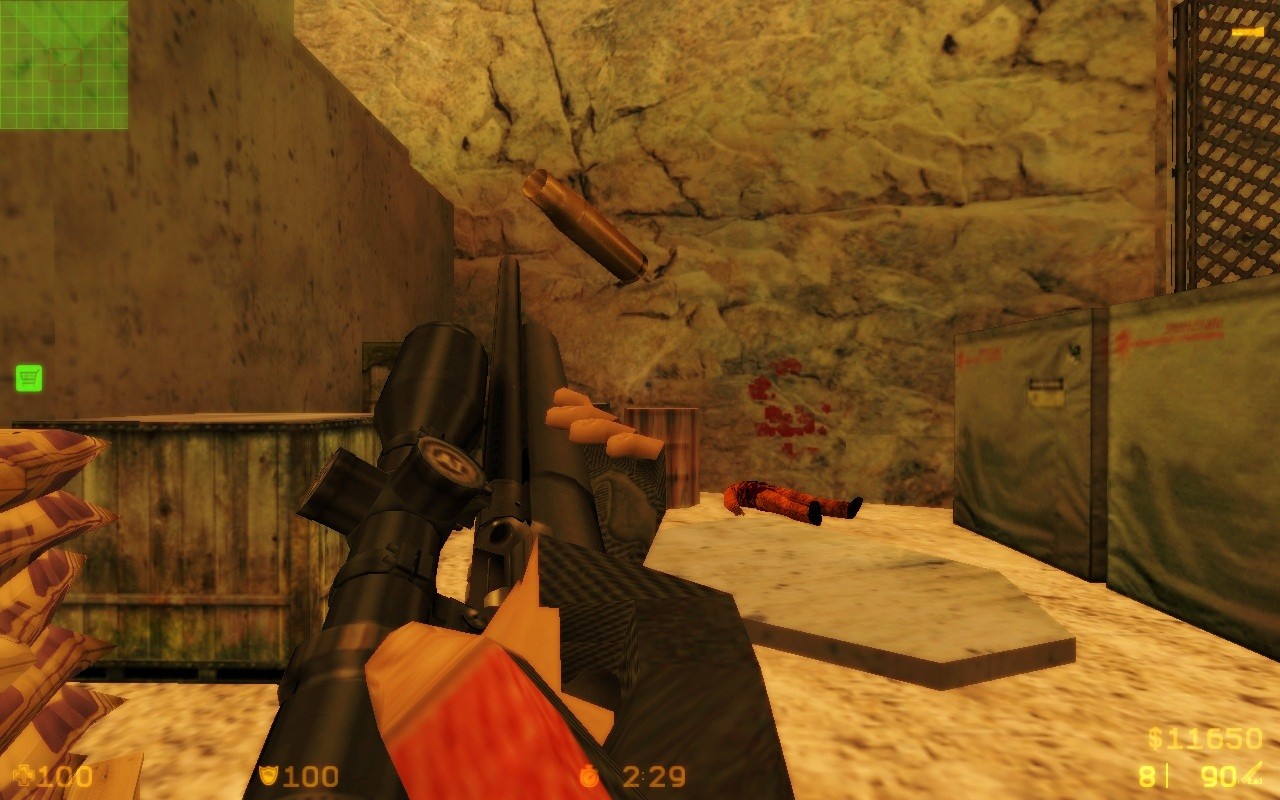Click the ejected shell casing in midair

585,227
